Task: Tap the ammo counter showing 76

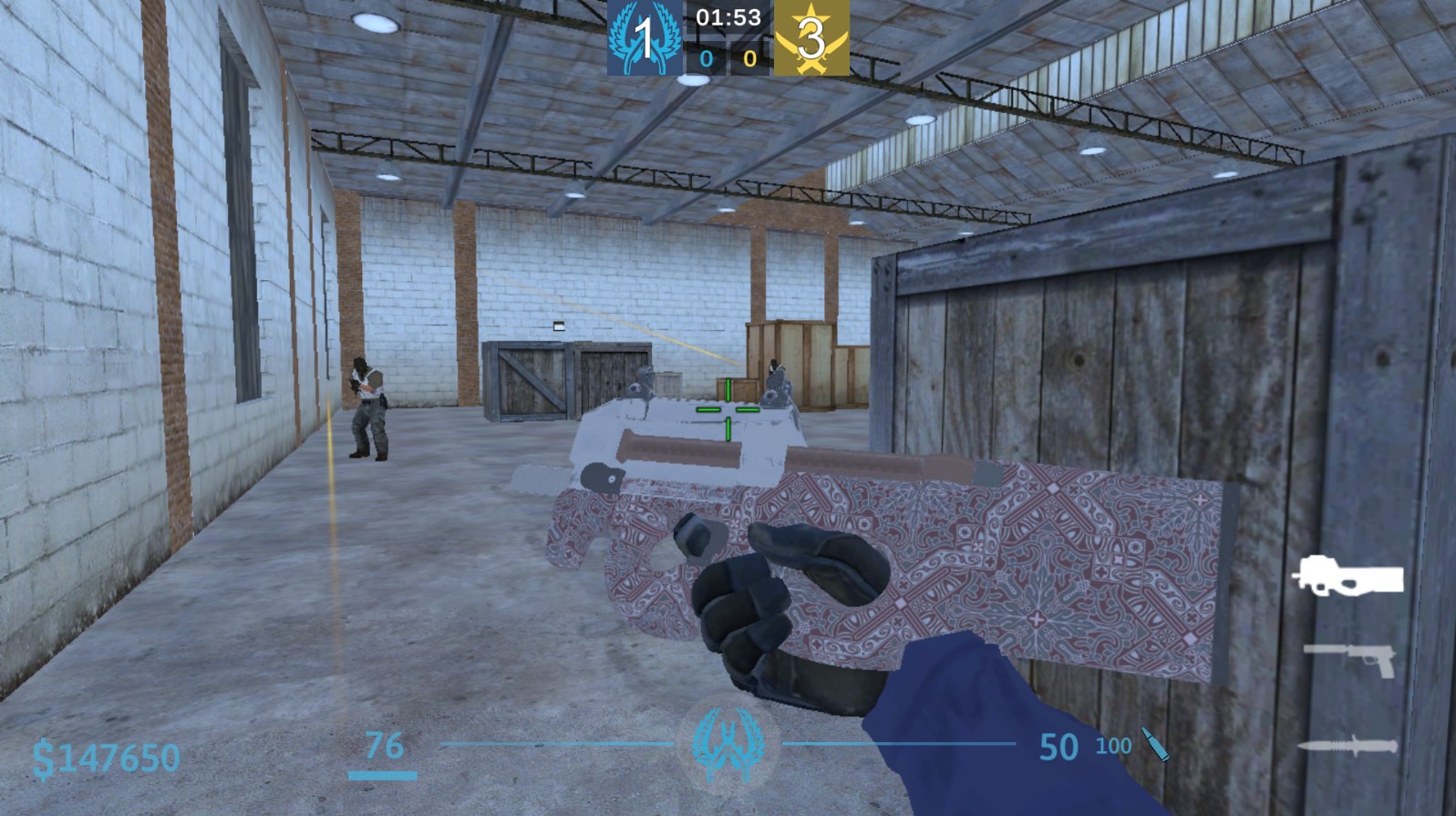Action: click(384, 744)
